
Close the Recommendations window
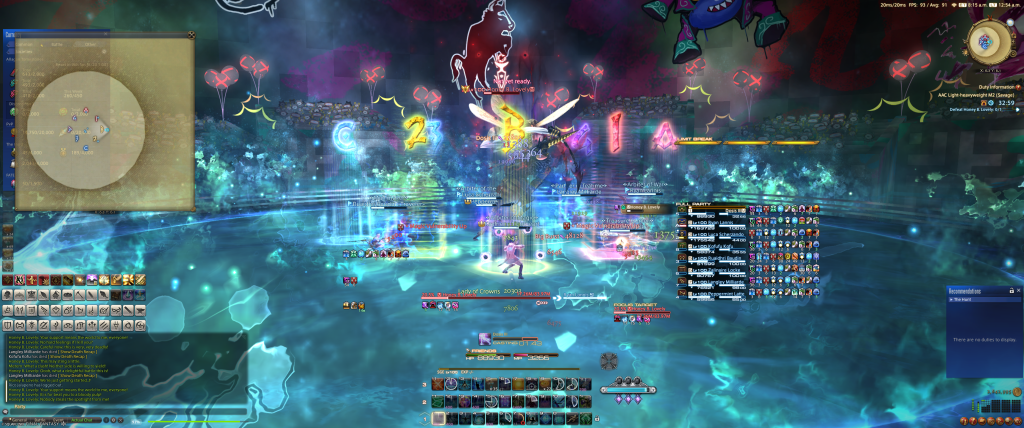[x=1017, y=290]
